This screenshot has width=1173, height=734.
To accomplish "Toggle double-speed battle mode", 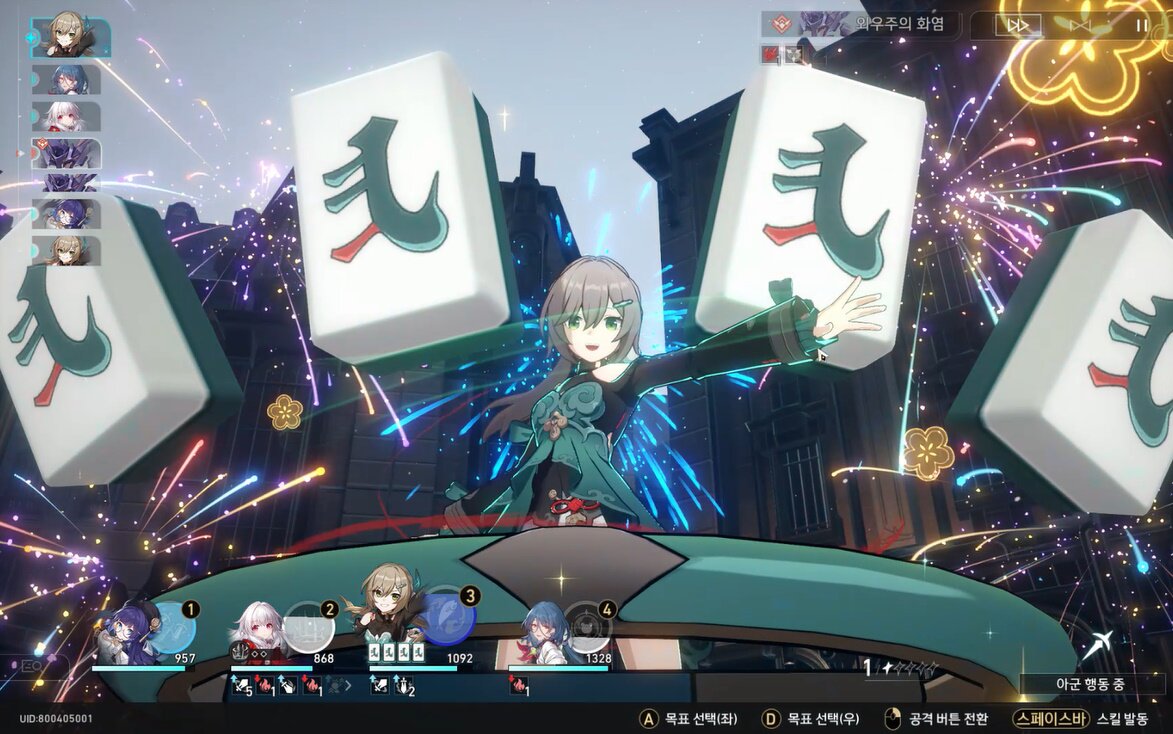I will (1017, 25).
